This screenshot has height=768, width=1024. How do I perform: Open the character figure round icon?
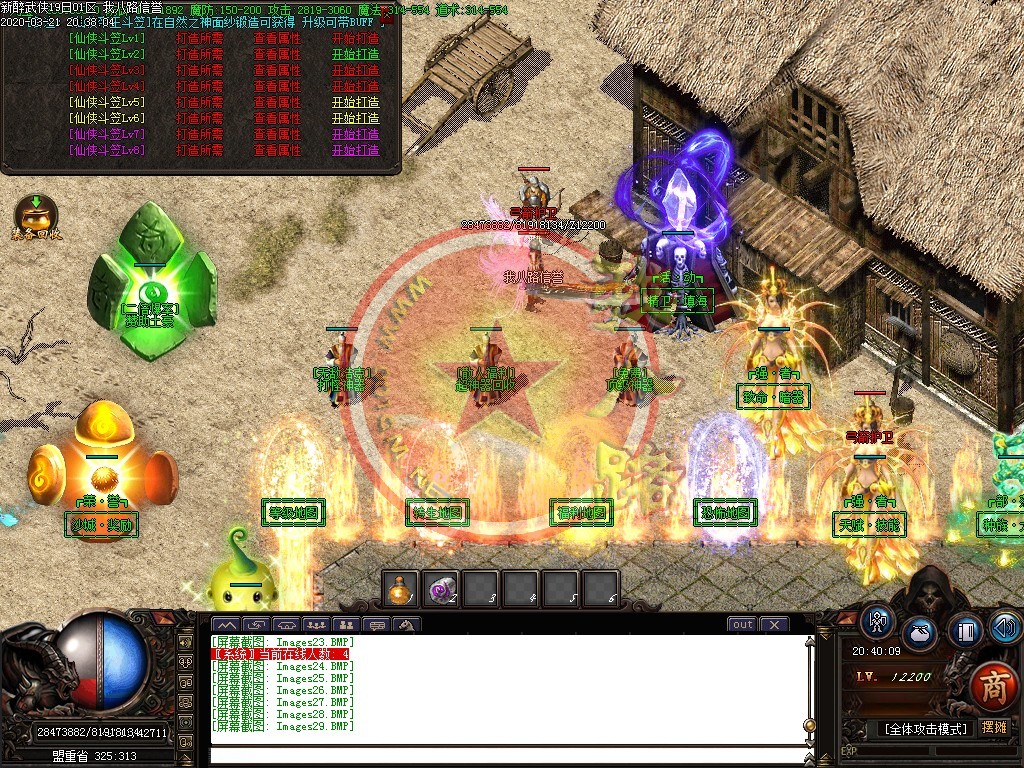[878, 622]
